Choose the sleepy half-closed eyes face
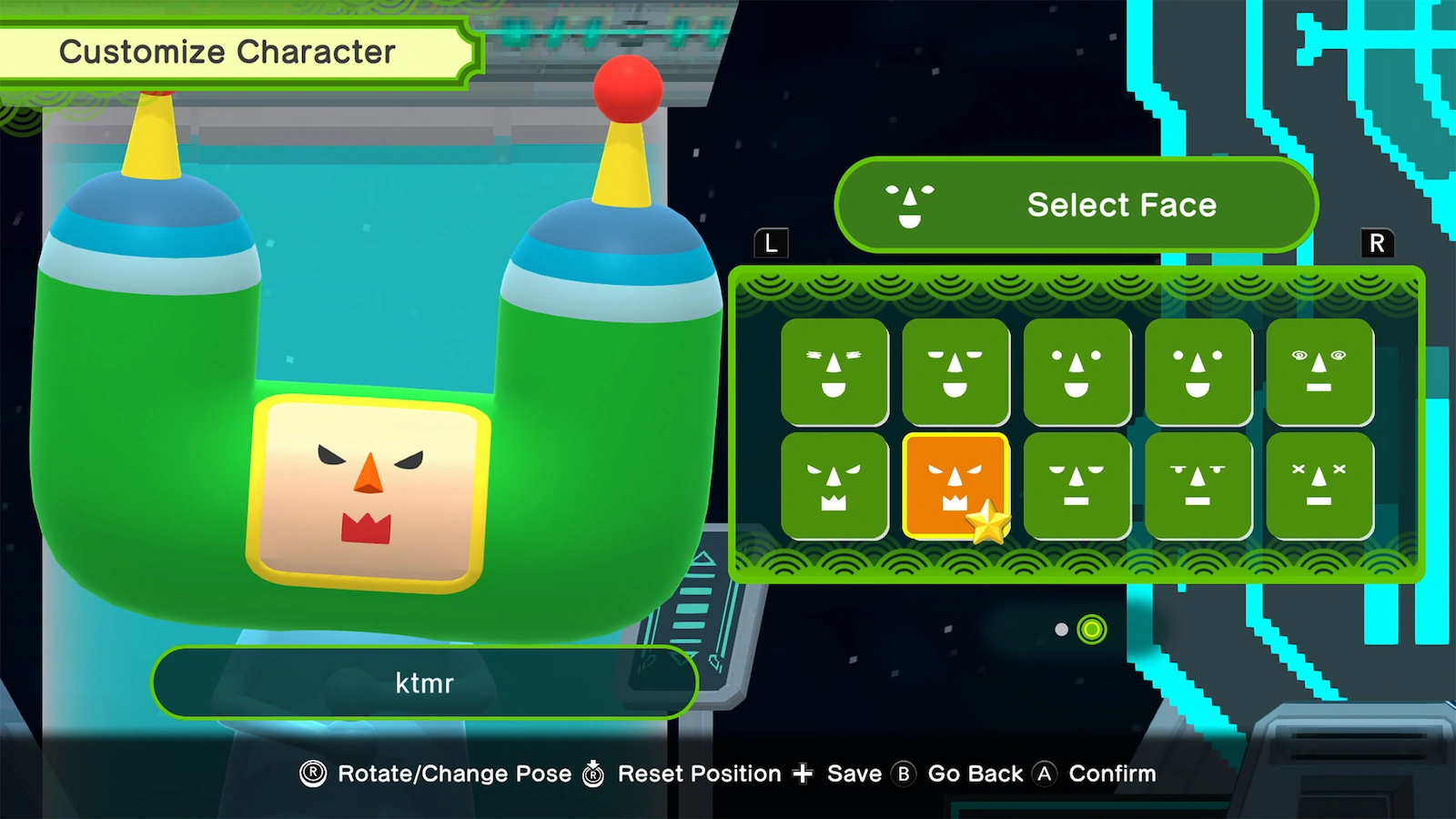 [955, 373]
